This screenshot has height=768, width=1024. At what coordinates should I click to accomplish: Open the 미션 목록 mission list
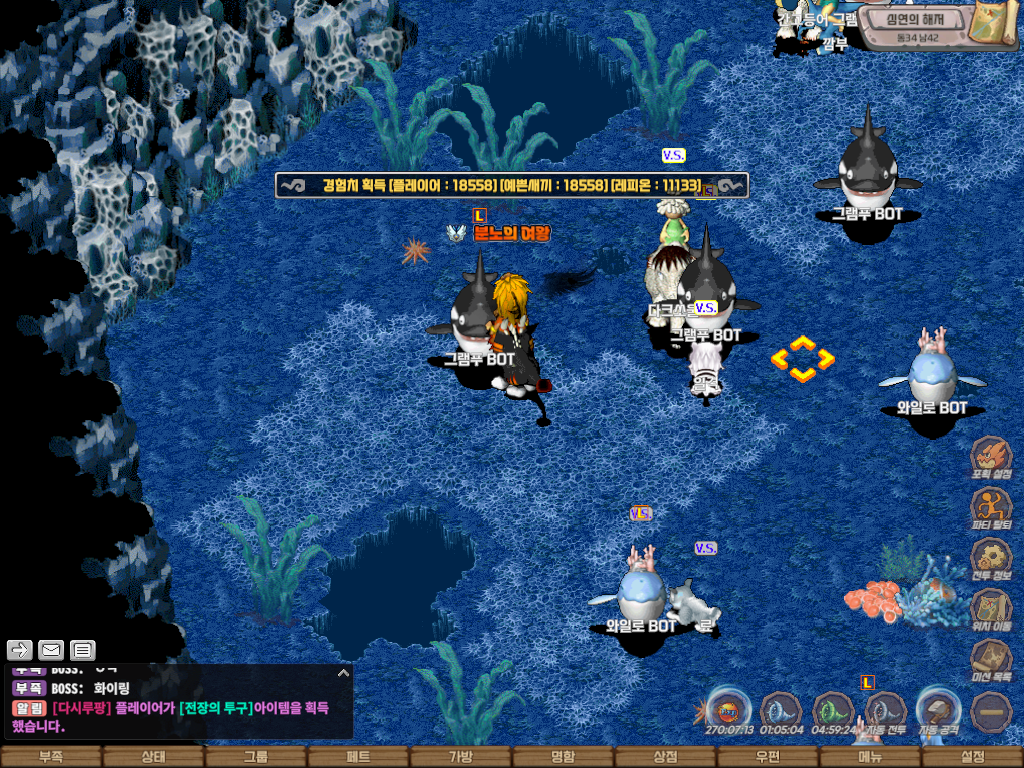click(x=991, y=660)
